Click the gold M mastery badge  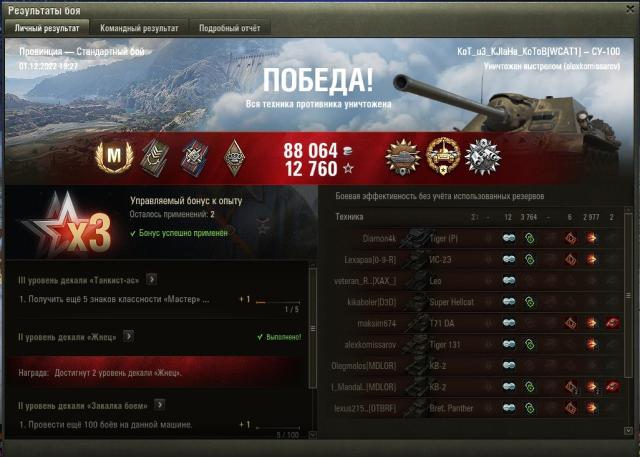tap(113, 157)
